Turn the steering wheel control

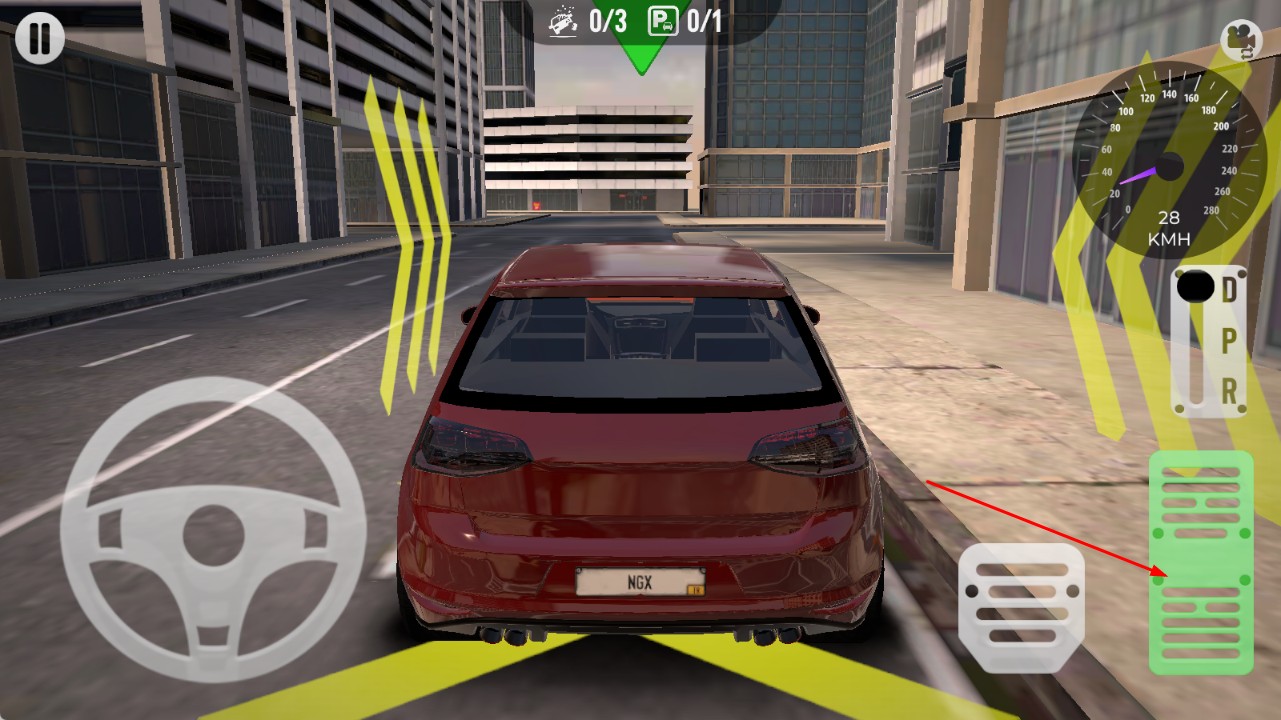click(x=212, y=528)
